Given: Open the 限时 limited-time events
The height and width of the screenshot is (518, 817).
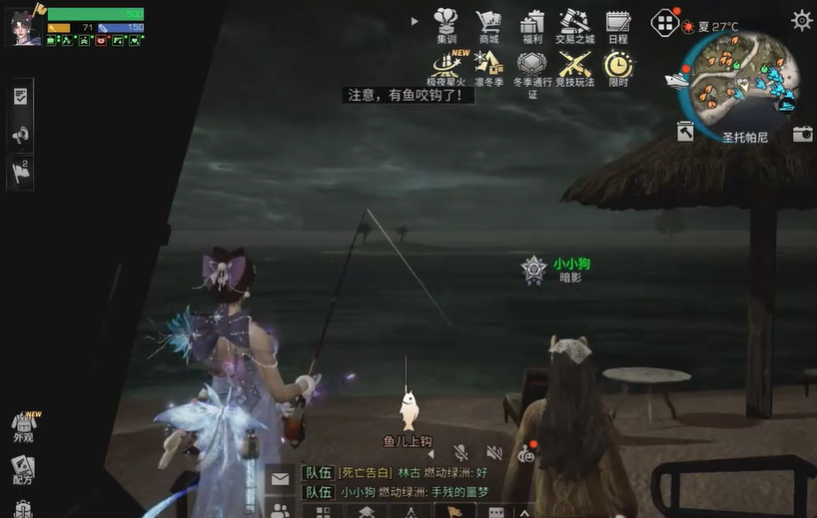Looking at the screenshot, I should tap(618, 67).
